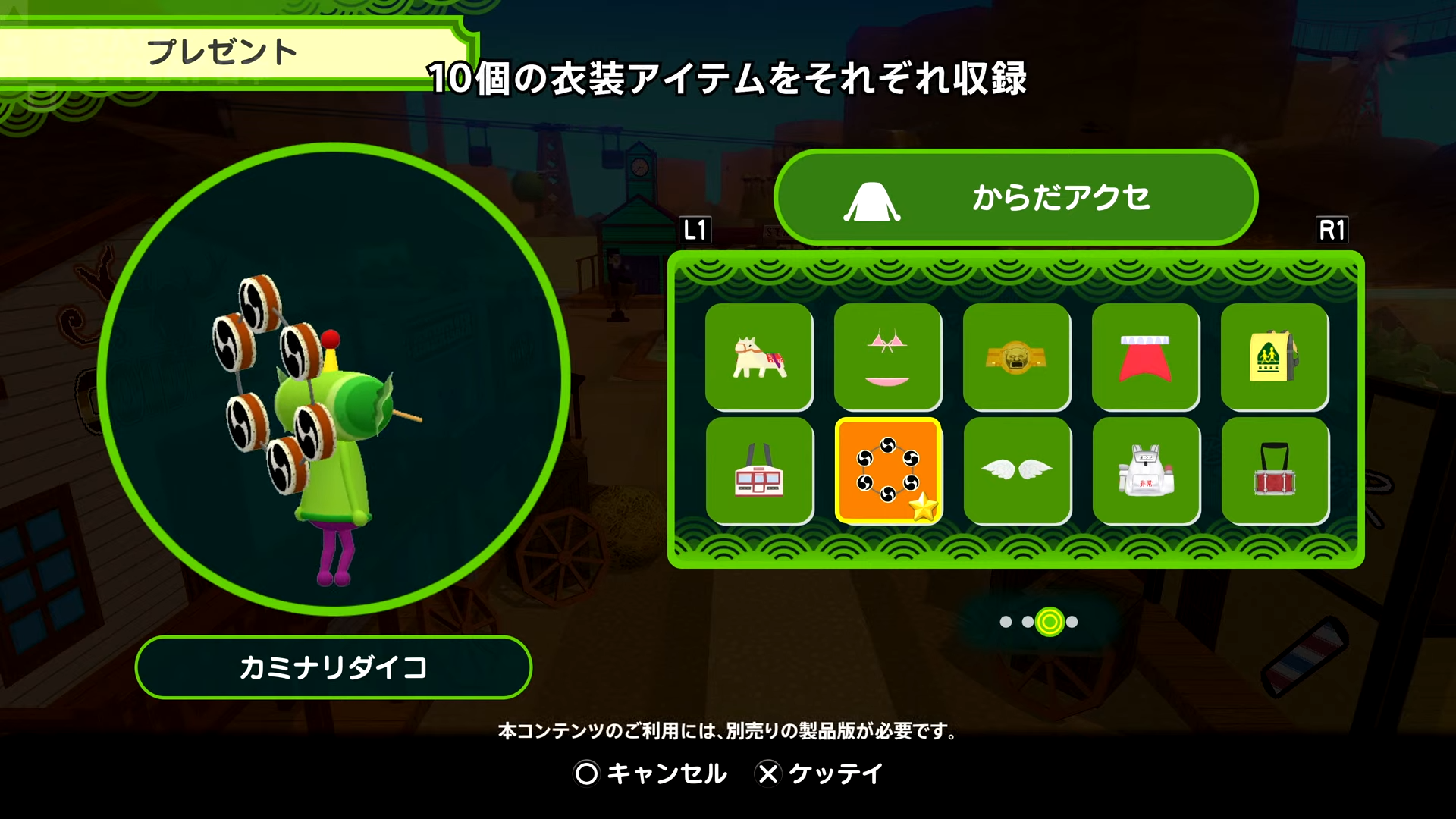Select the cable car accessory icon

[761, 470]
